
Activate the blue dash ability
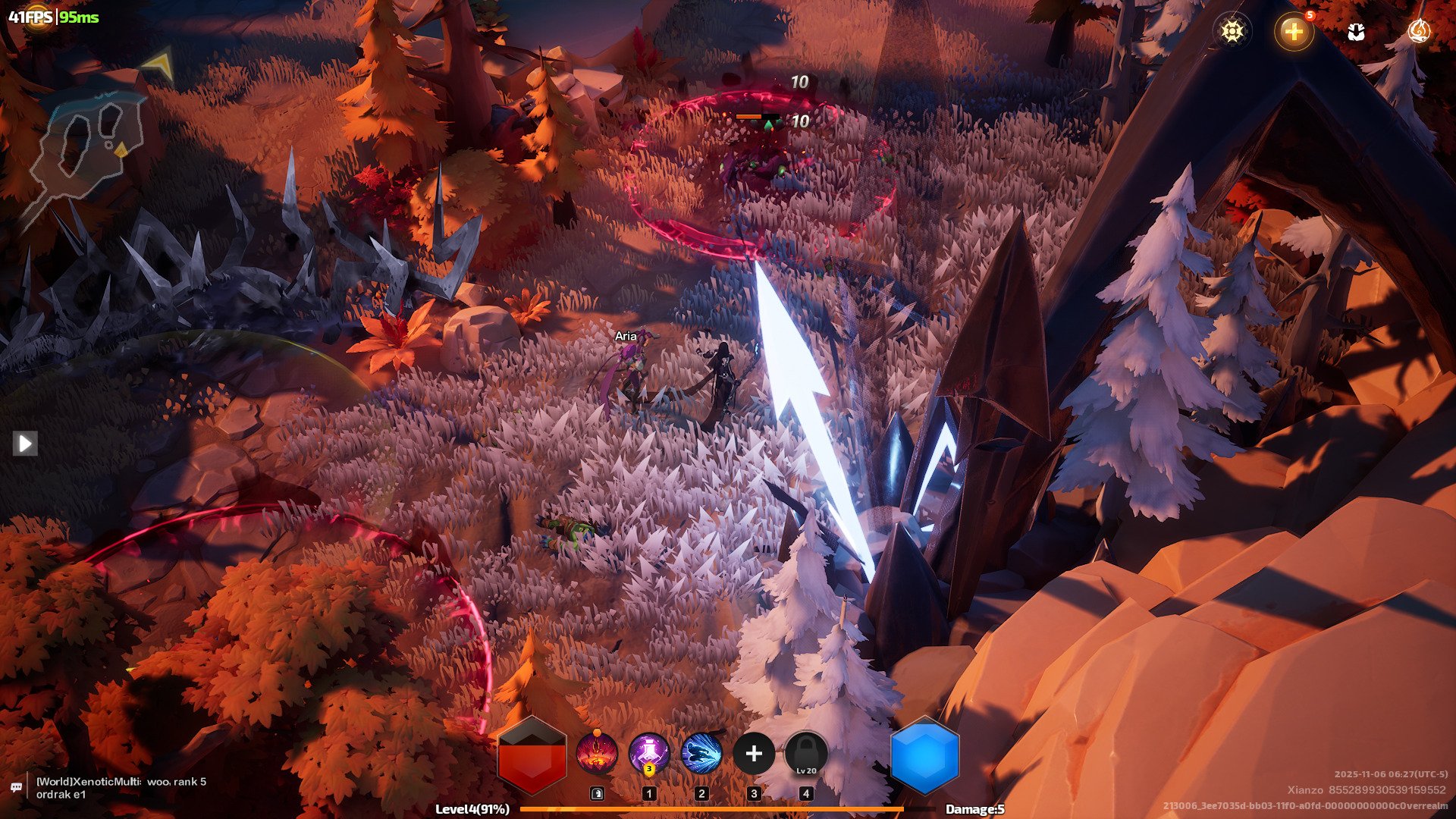tap(701, 754)
